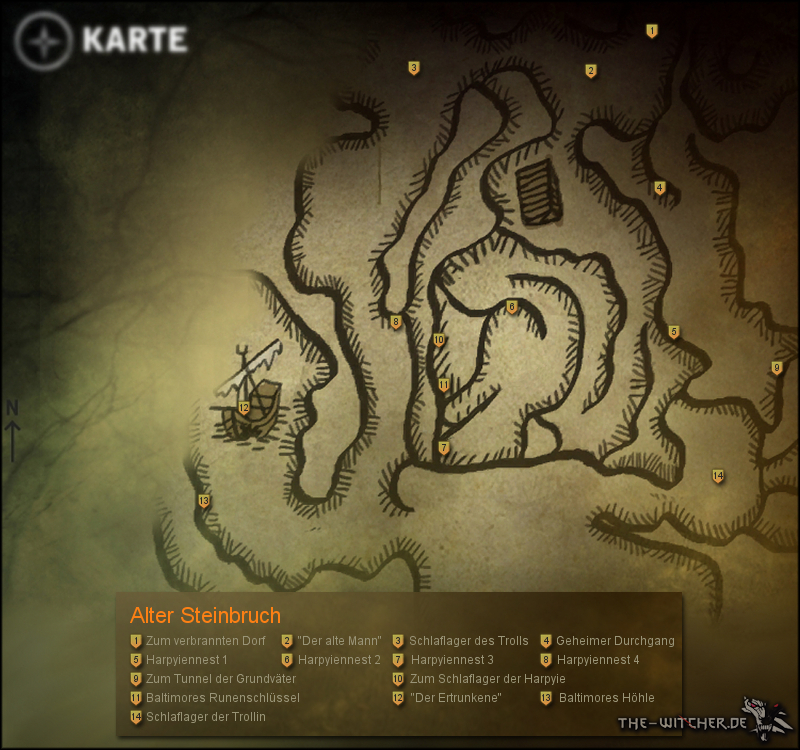The width and height of the screenshot is (800, 750).
Task: Click map marker number 13
Action: click(x=203, y=500)
